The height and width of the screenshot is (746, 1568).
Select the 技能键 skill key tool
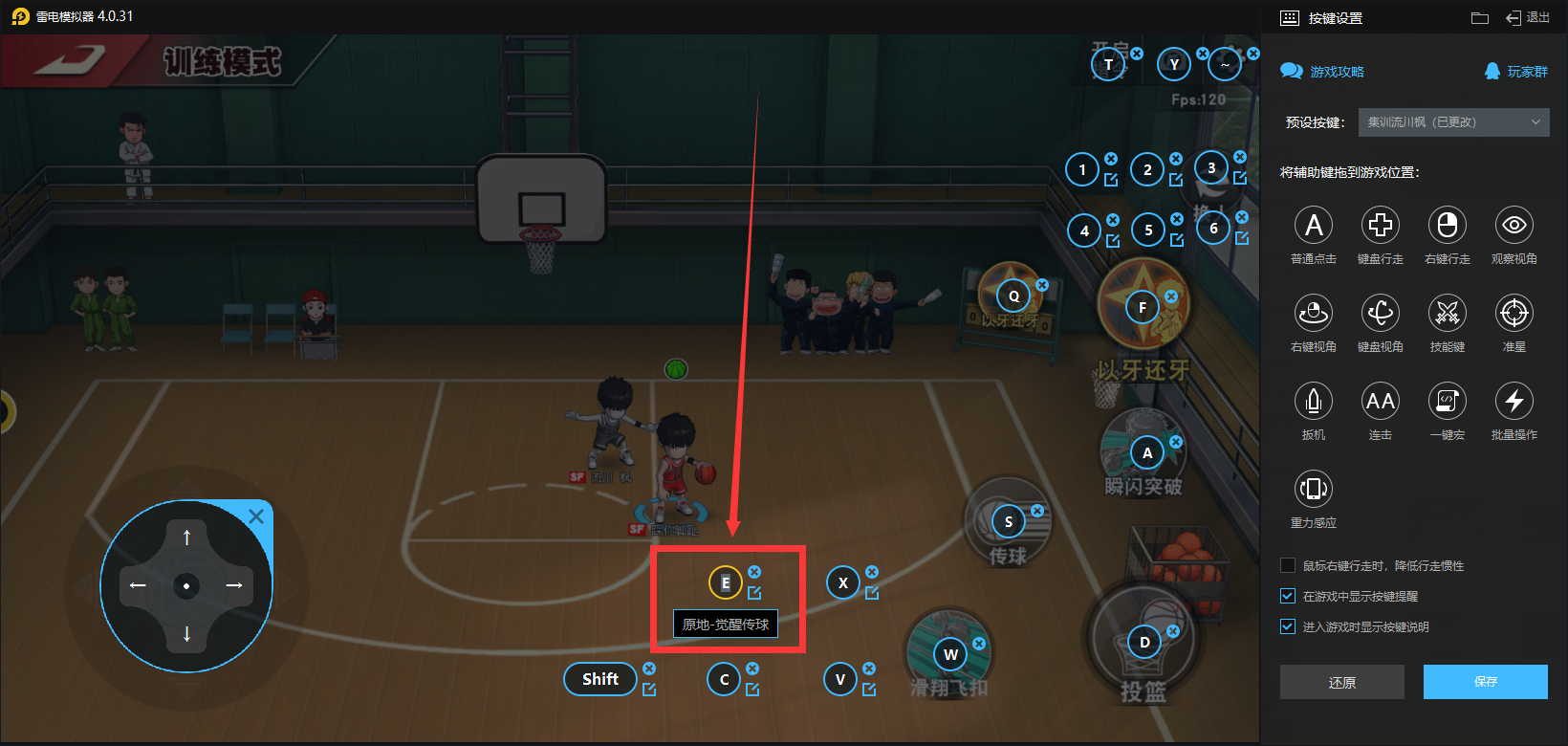1448,314
